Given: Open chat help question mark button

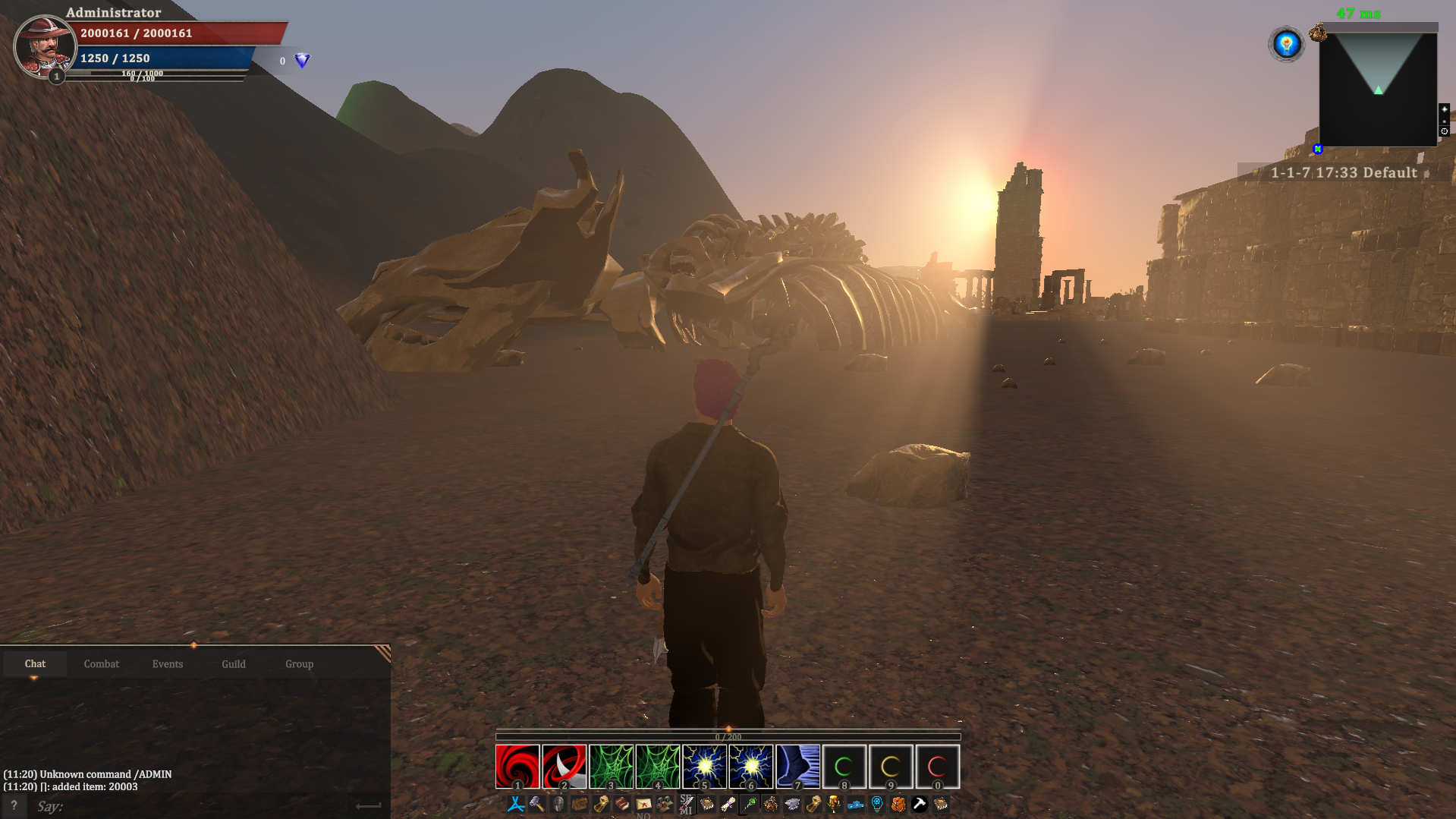Looking at the screenshot, I should click(x=14, y=806).
